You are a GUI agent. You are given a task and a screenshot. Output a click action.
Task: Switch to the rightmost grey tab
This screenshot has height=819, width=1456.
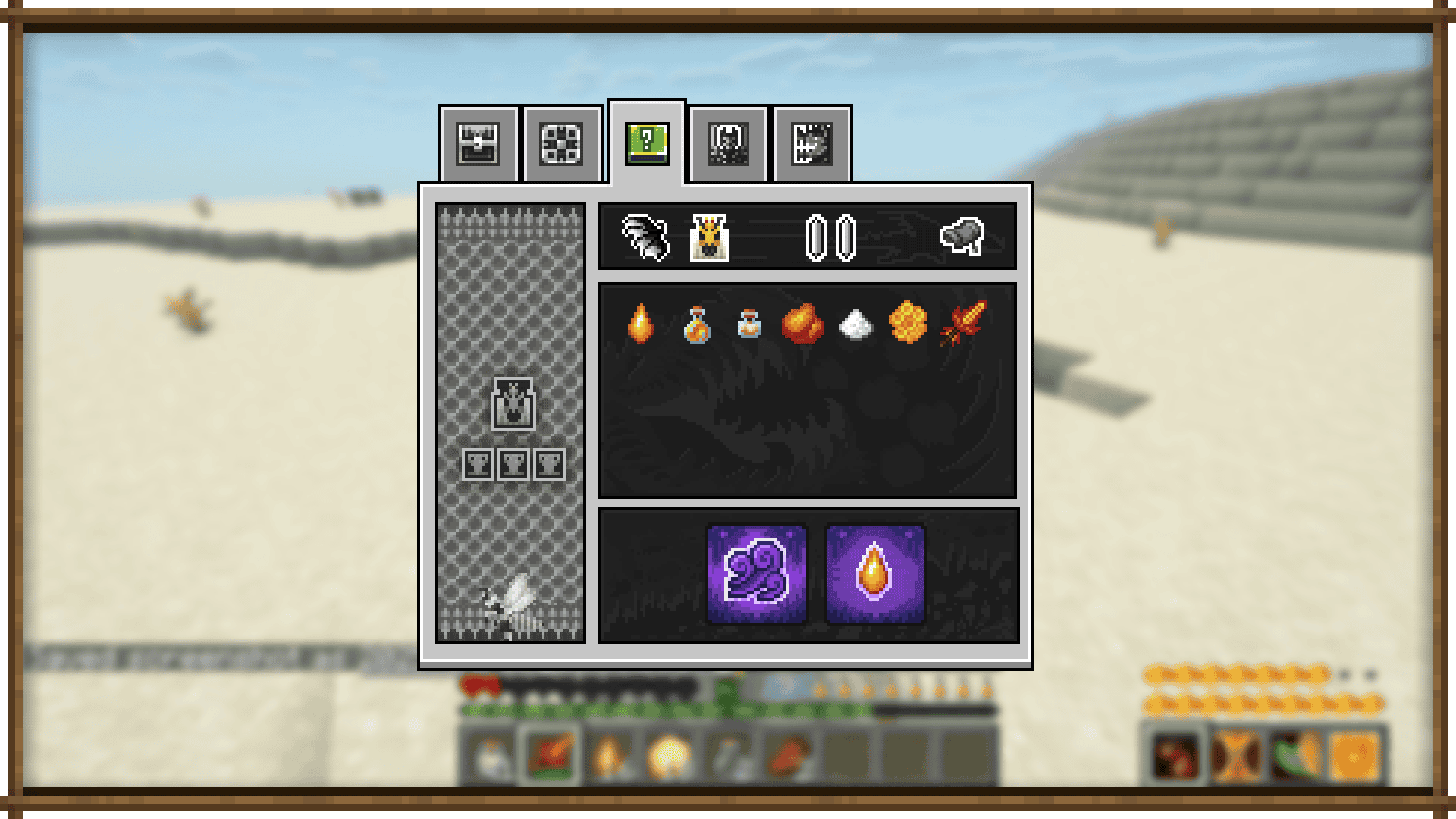[811, 144]
